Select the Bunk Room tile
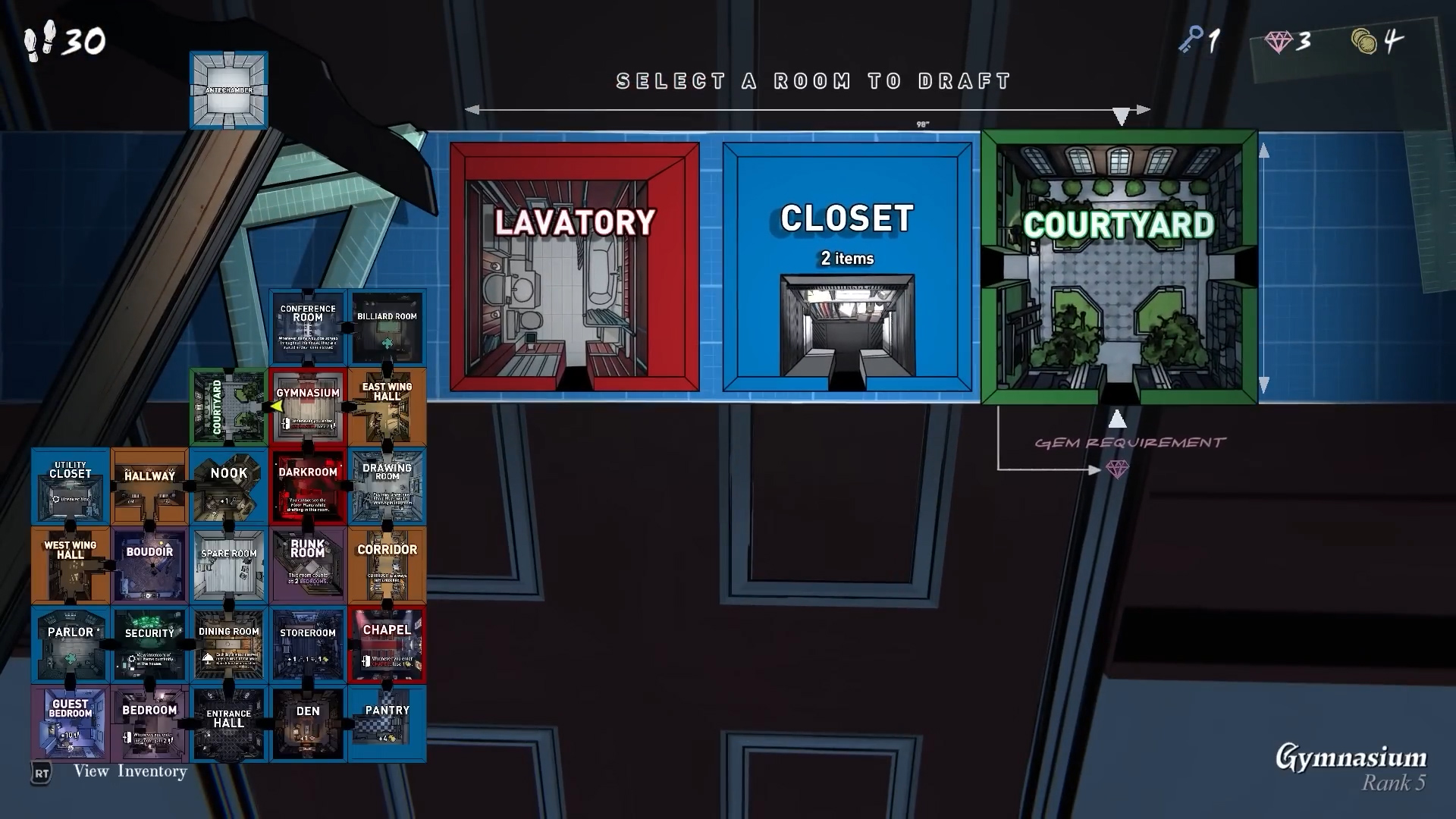The width and height of the screenshot is (1456, 819). [x=308, y=566]
